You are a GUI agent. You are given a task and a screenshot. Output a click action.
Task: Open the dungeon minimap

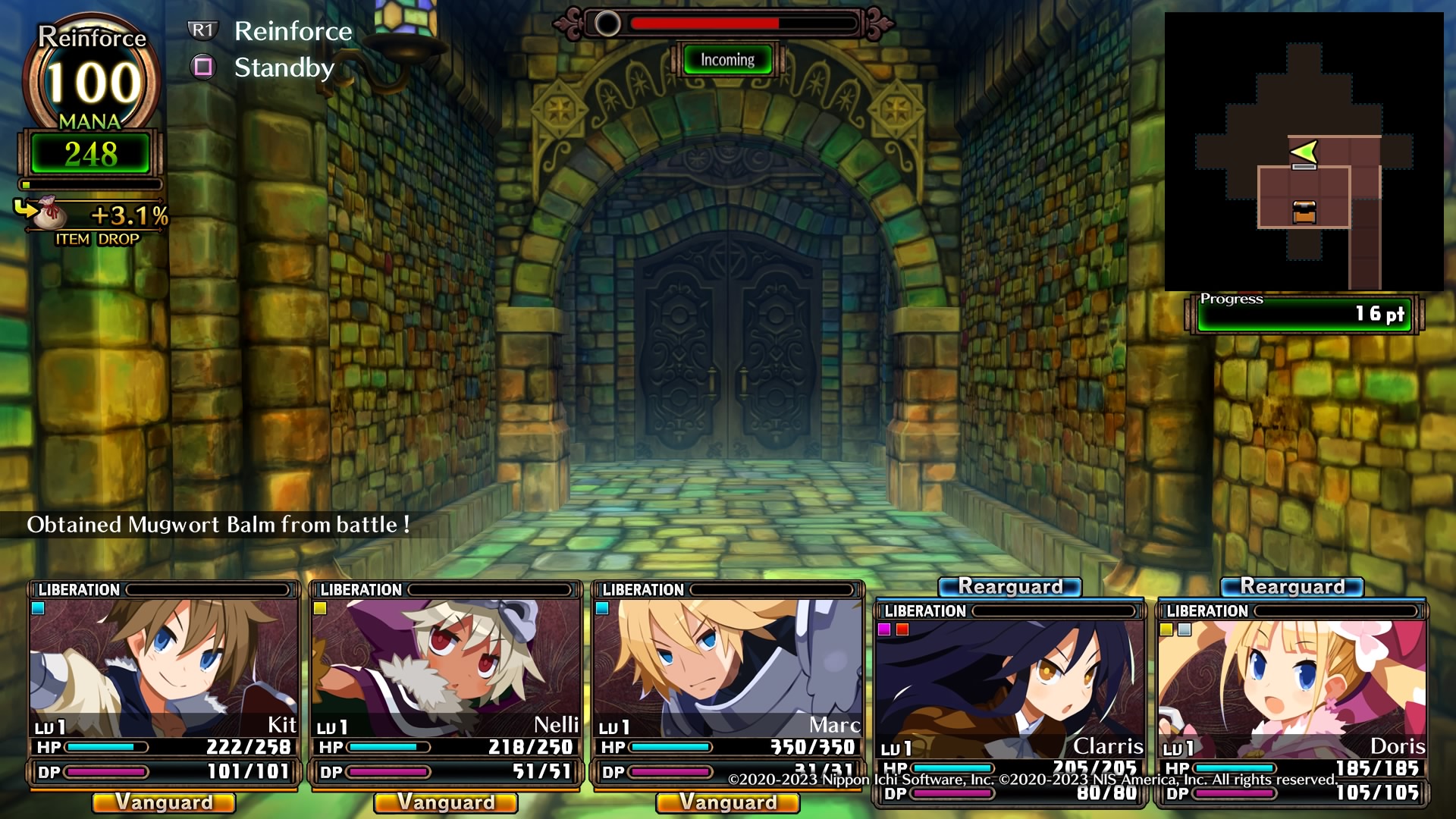(1304, 152)
